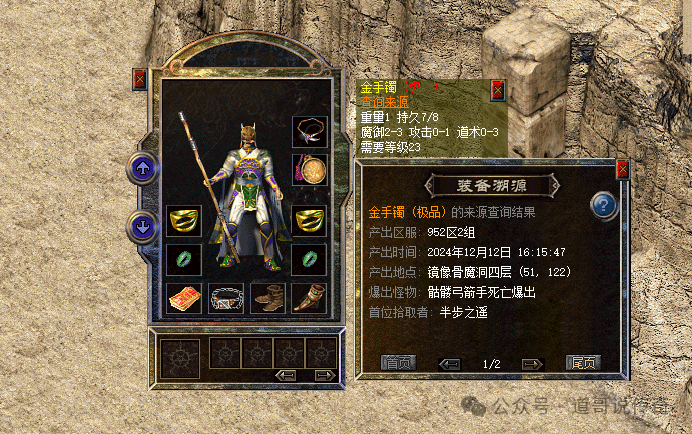Viewport: 692px width, 434px height.
Task: Go to first page with 首页
Action: [398, 363]
